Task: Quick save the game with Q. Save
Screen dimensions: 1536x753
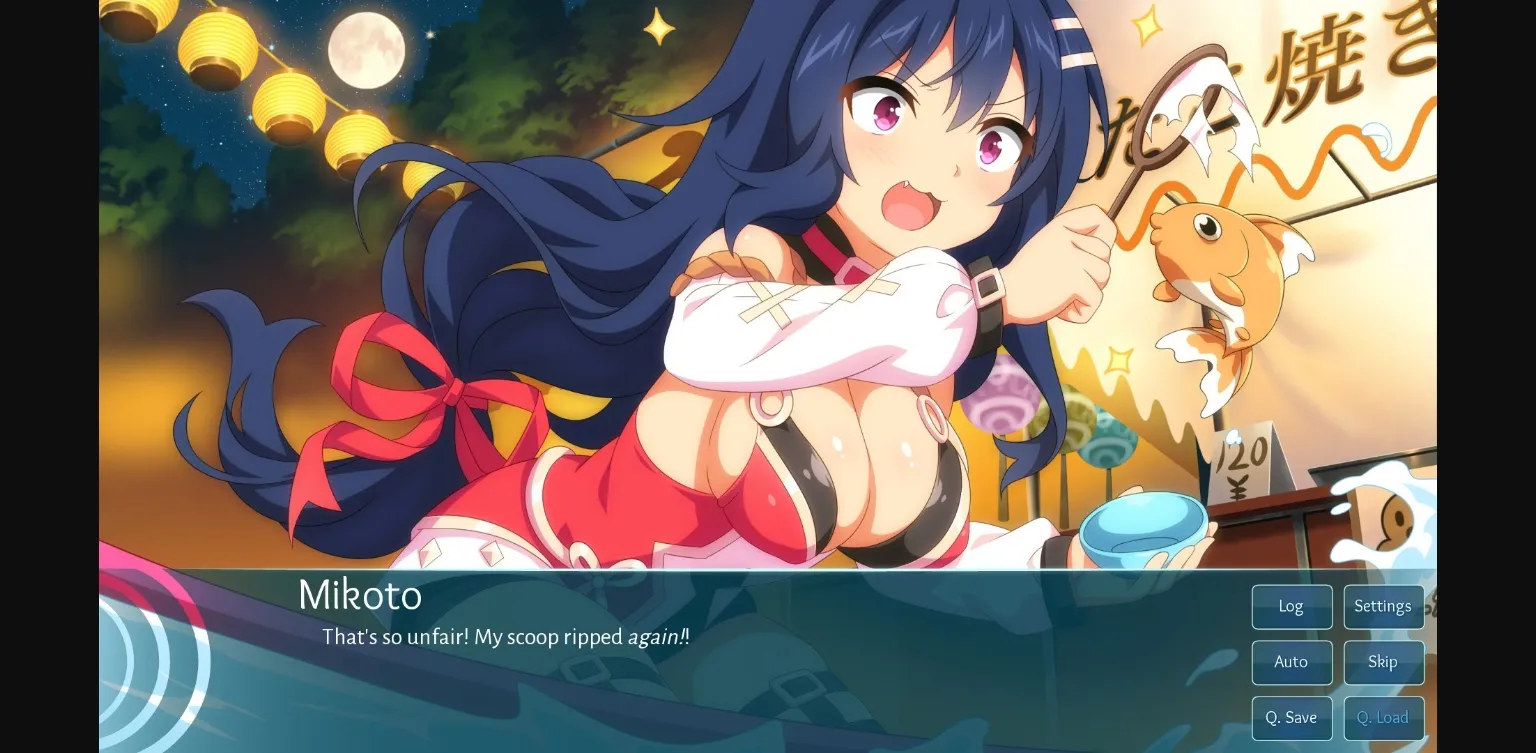Action: [1291, 717]
